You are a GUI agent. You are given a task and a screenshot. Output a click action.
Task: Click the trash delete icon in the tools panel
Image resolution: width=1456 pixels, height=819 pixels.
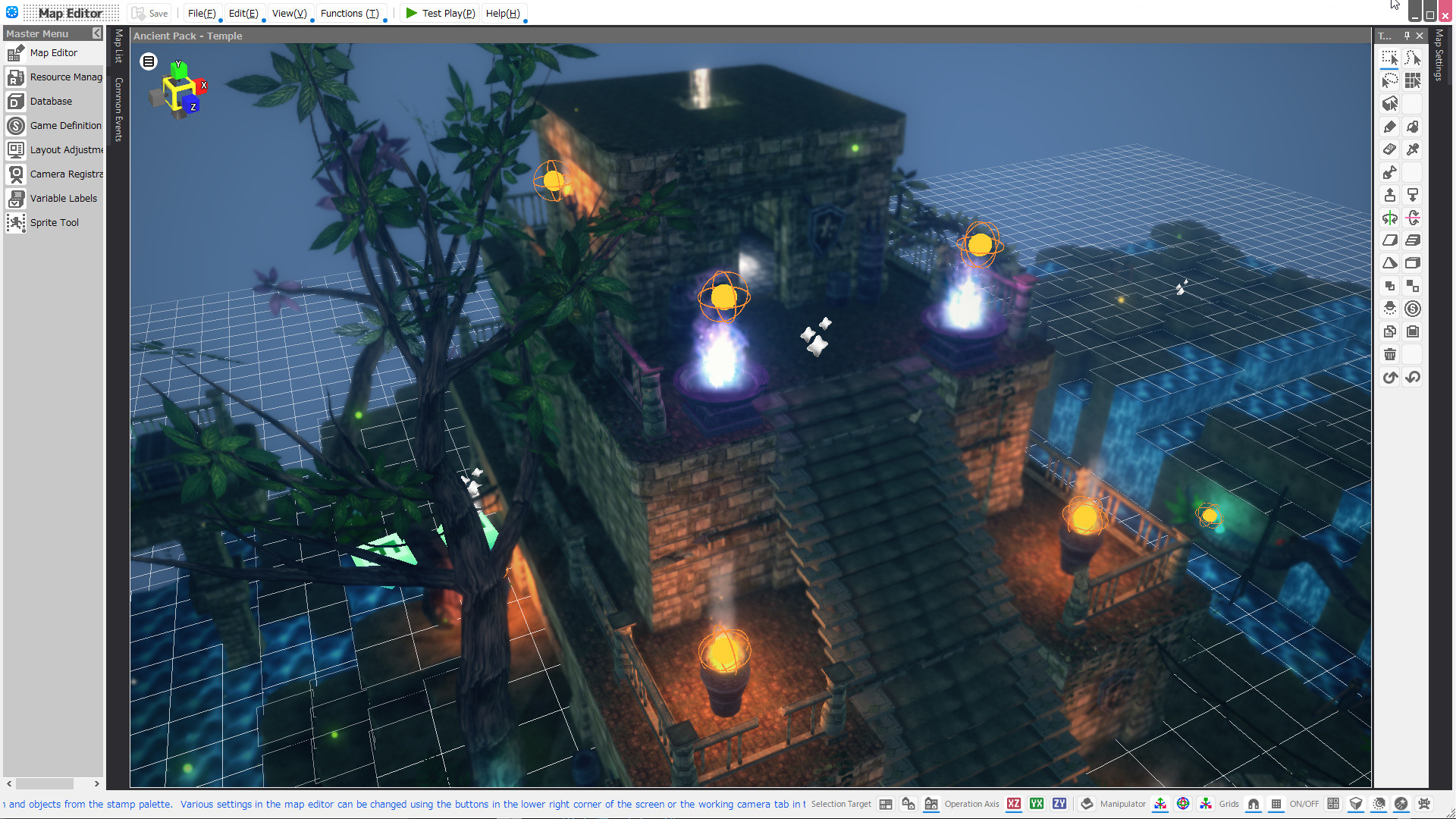(x=1389, y=354)
